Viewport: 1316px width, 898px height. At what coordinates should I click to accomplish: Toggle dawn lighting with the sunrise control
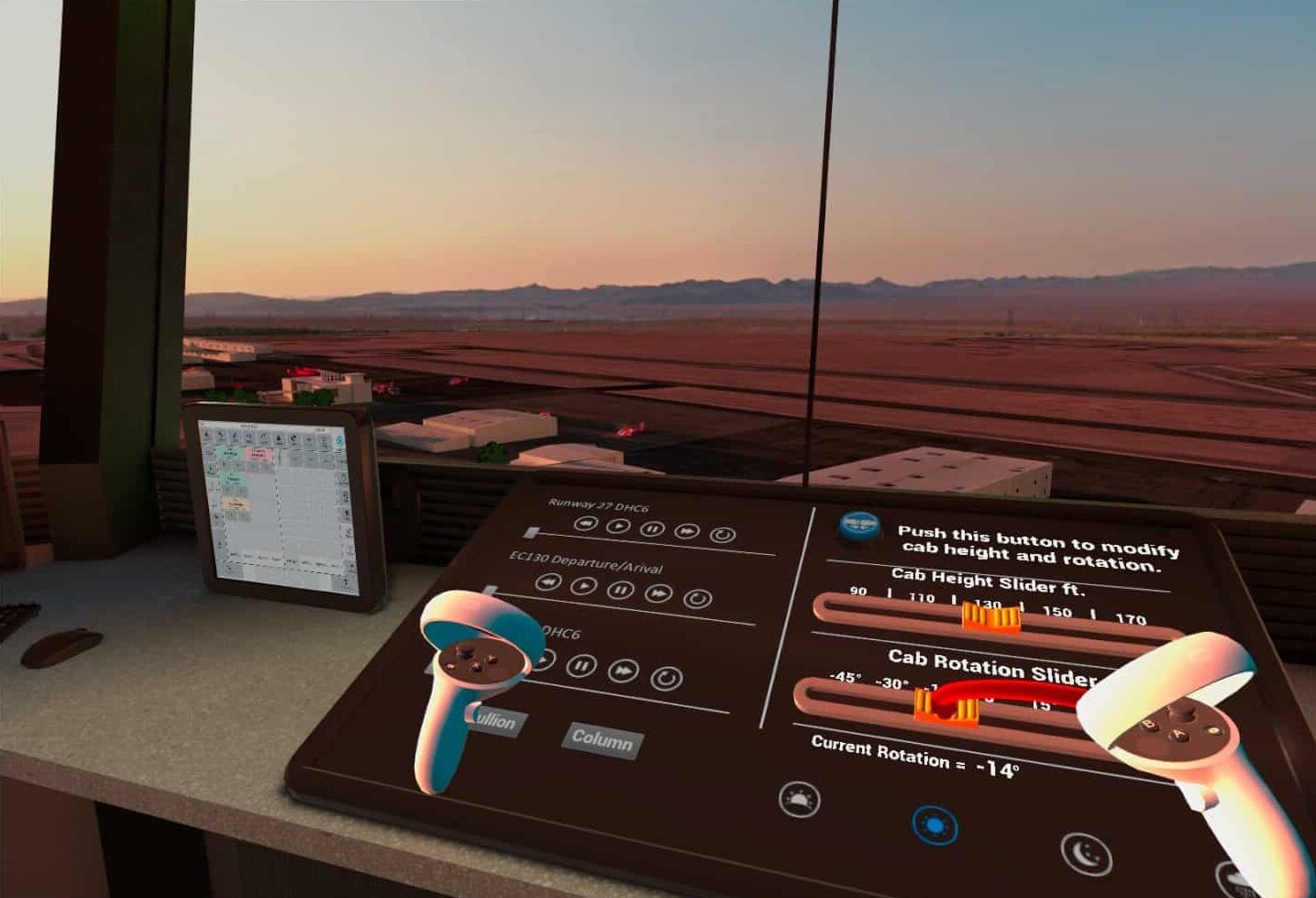click(799, 799)
